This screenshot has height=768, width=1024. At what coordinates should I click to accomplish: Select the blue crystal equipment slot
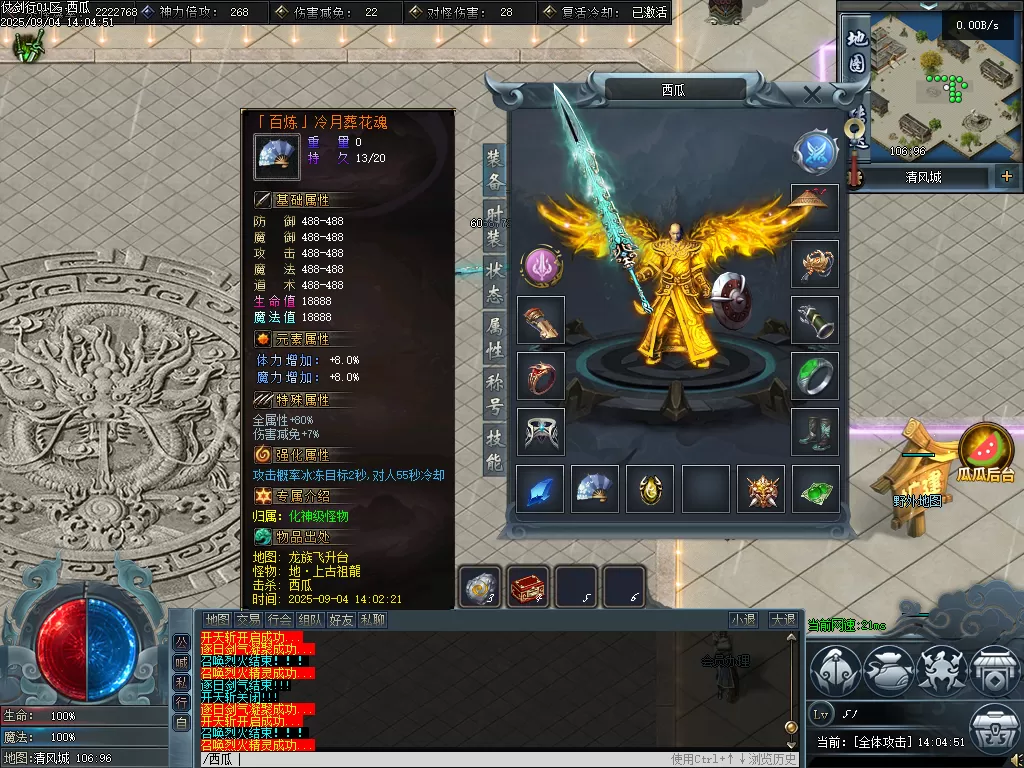(540, 489)
